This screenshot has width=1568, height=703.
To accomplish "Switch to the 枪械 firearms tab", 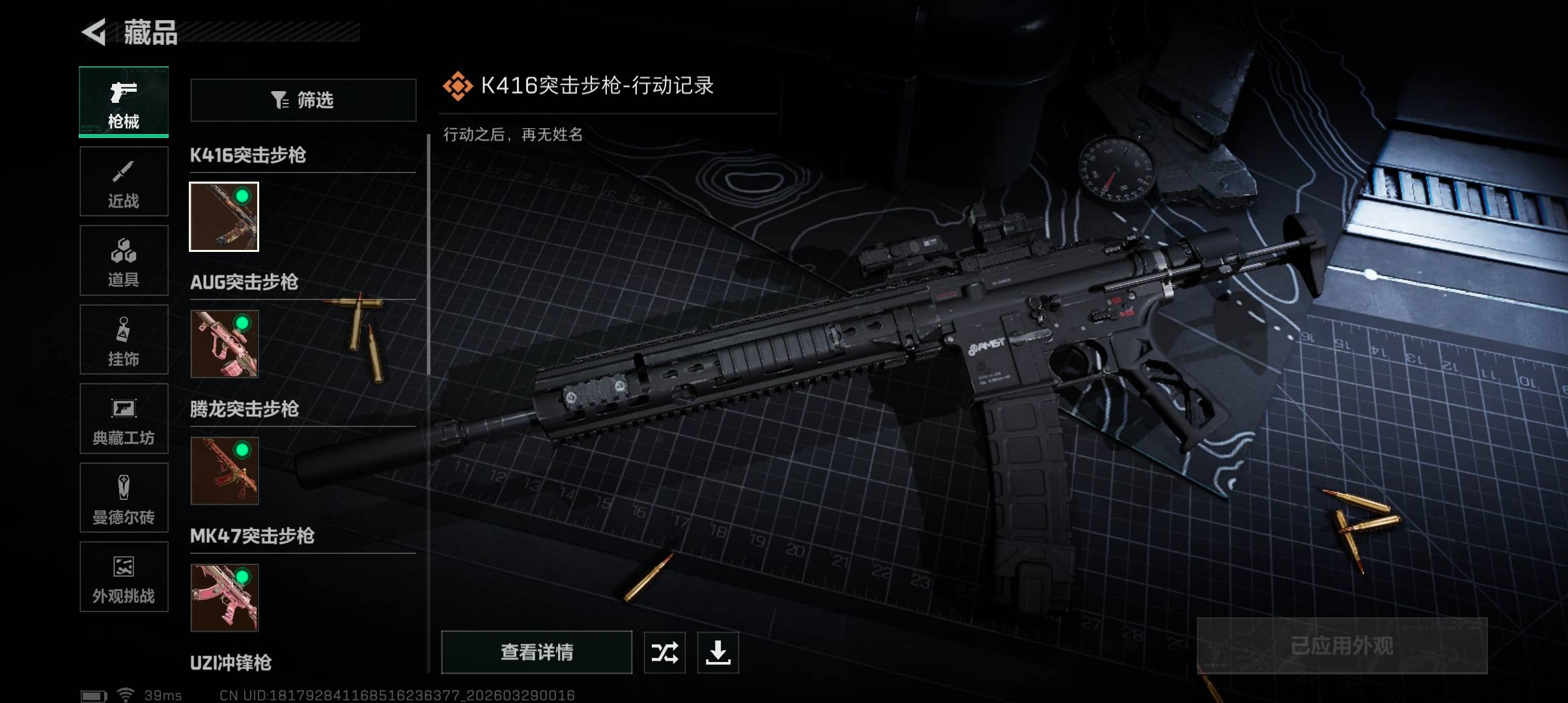I will coord(124,102).
